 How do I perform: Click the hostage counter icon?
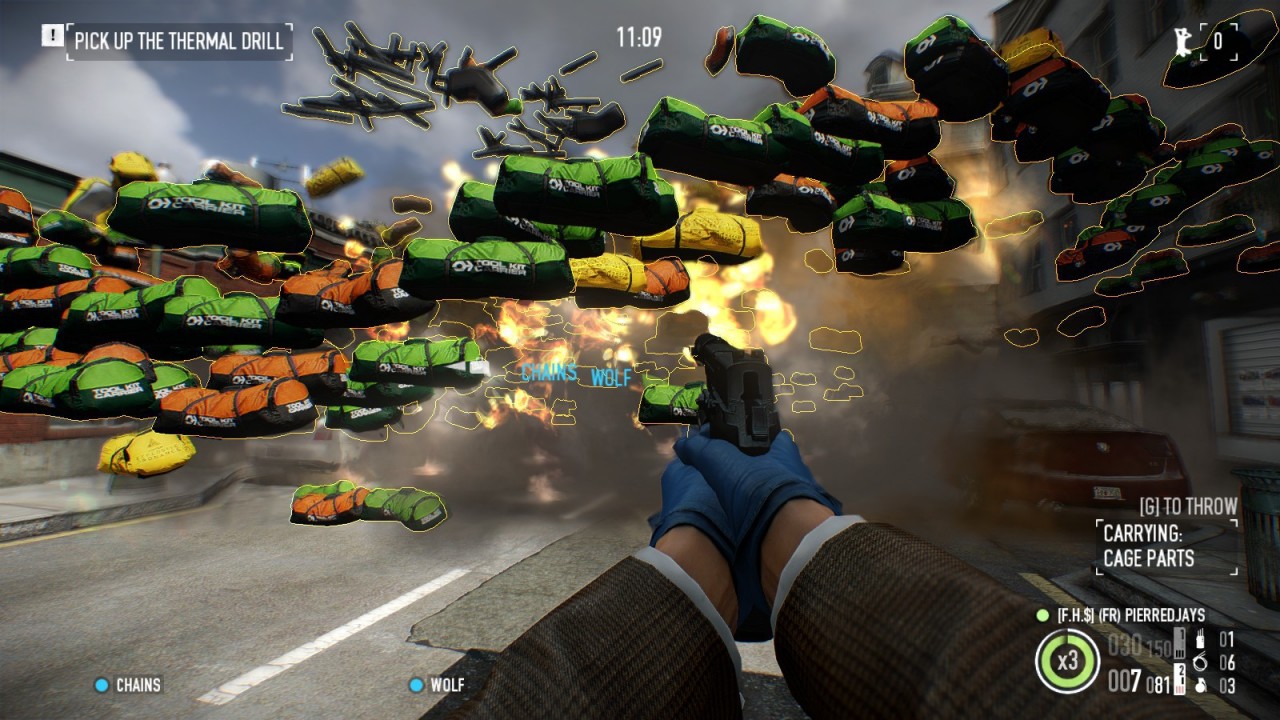[x=1183, y=41]
